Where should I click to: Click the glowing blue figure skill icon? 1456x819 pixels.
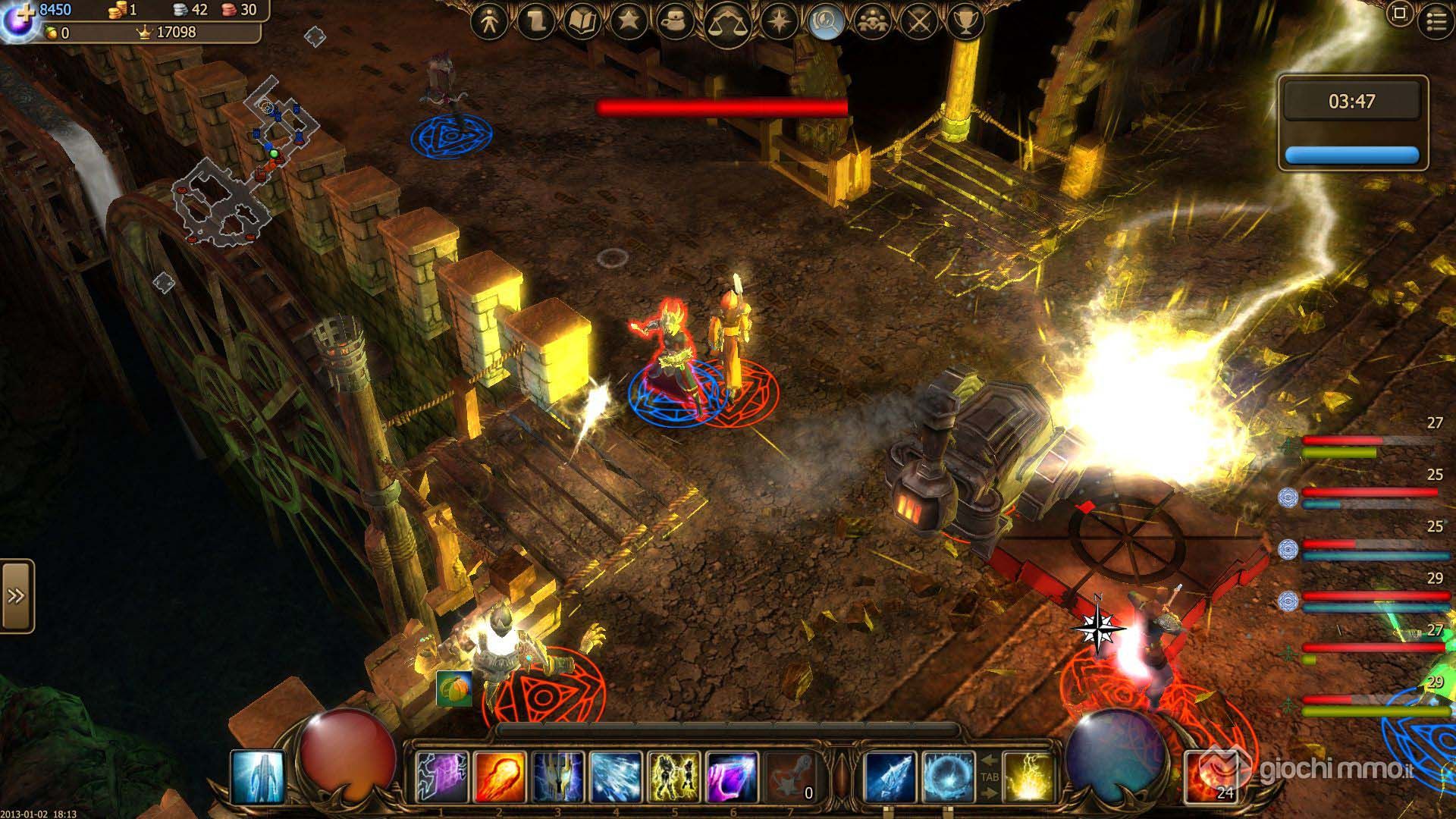pos(257,777)
